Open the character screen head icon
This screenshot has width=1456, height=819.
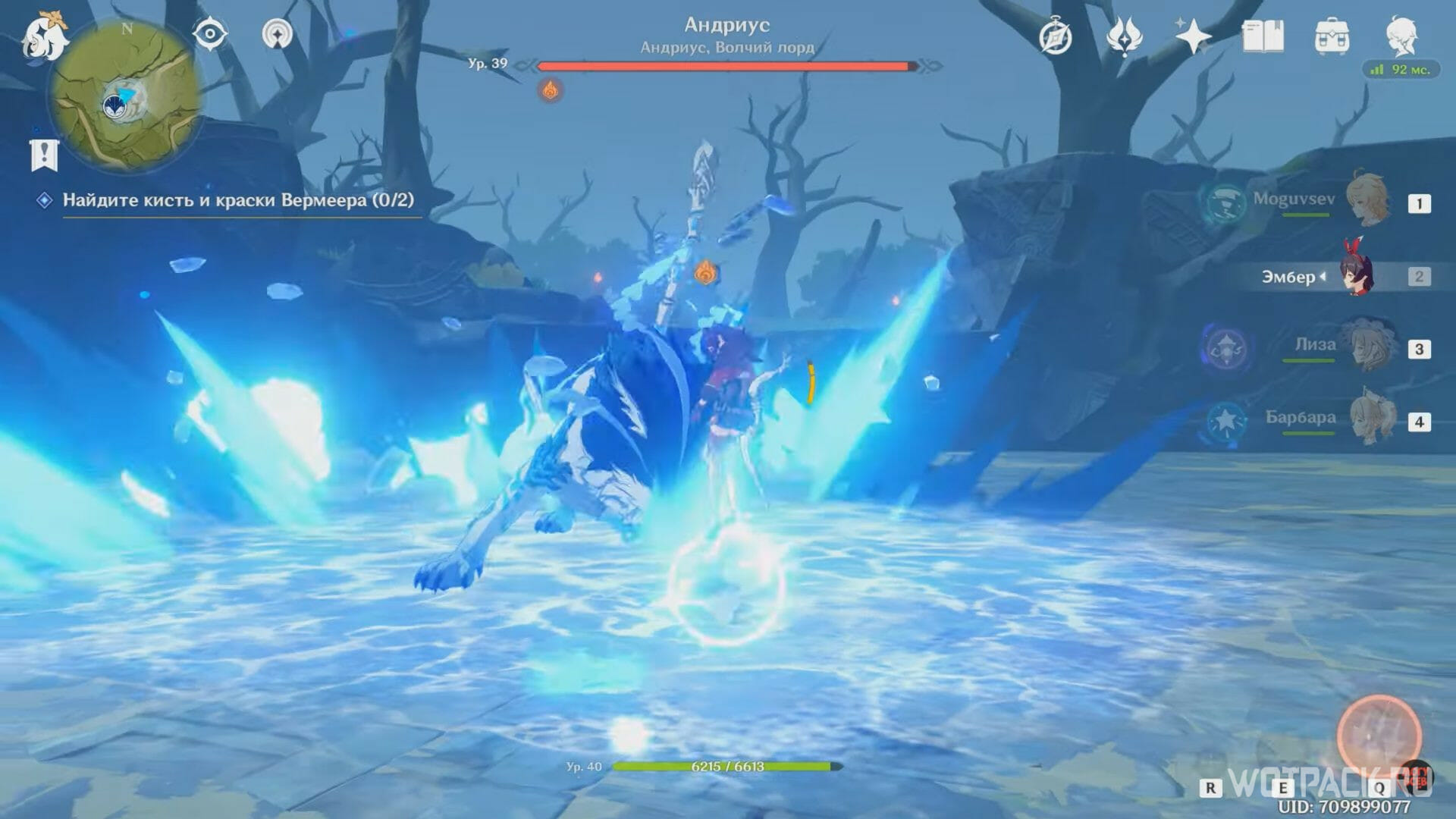coord(1401,35)
